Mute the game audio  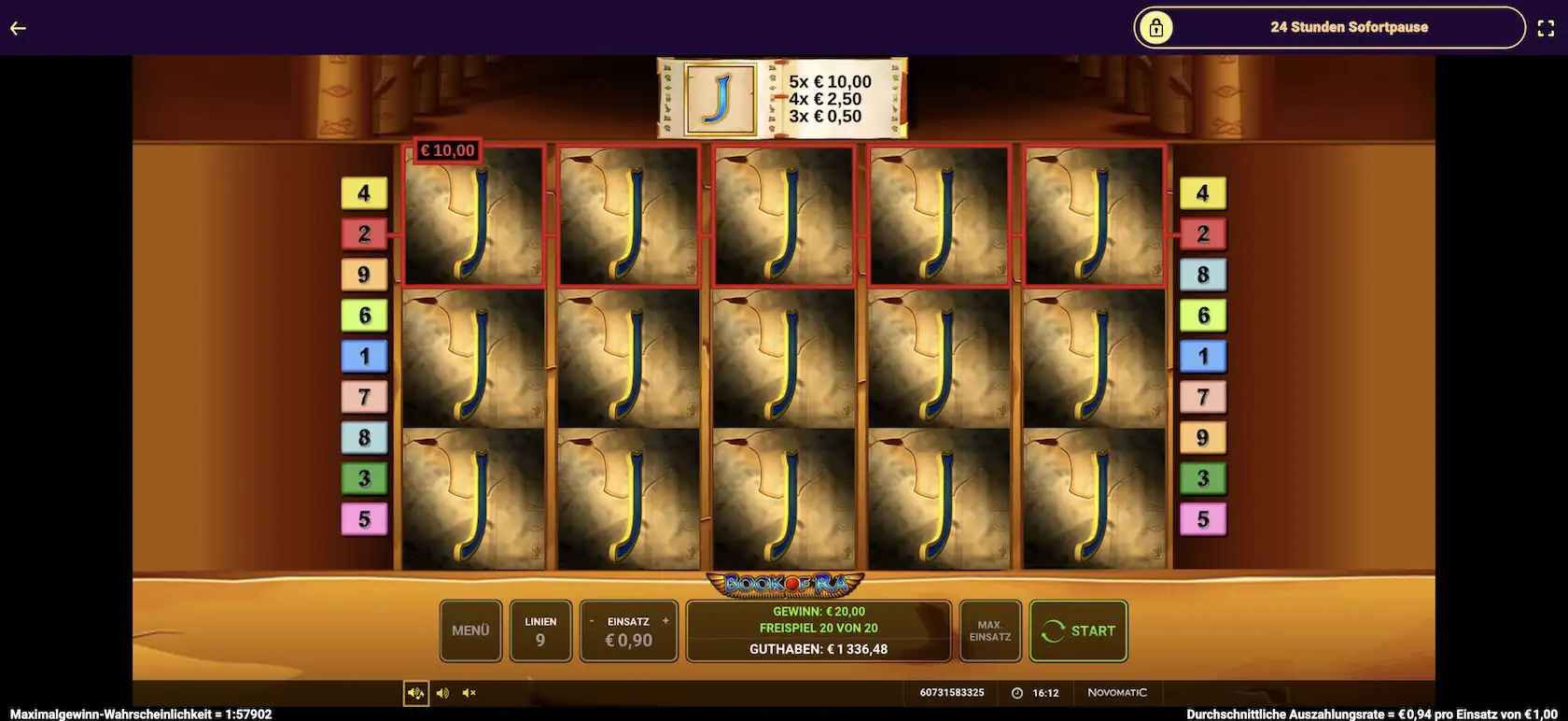coord(469,693)
